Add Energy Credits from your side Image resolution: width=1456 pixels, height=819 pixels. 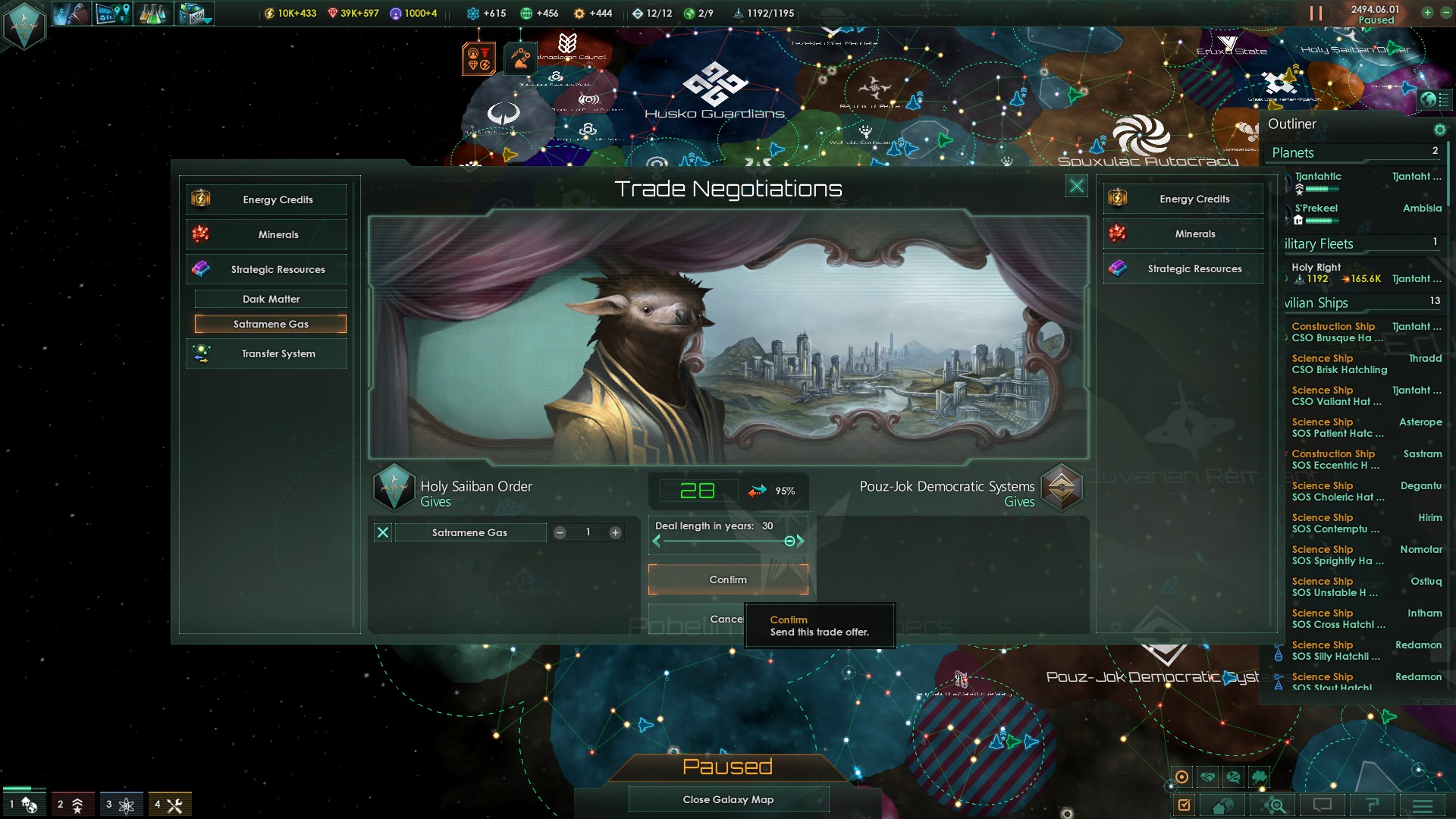(x=266, y=199)
